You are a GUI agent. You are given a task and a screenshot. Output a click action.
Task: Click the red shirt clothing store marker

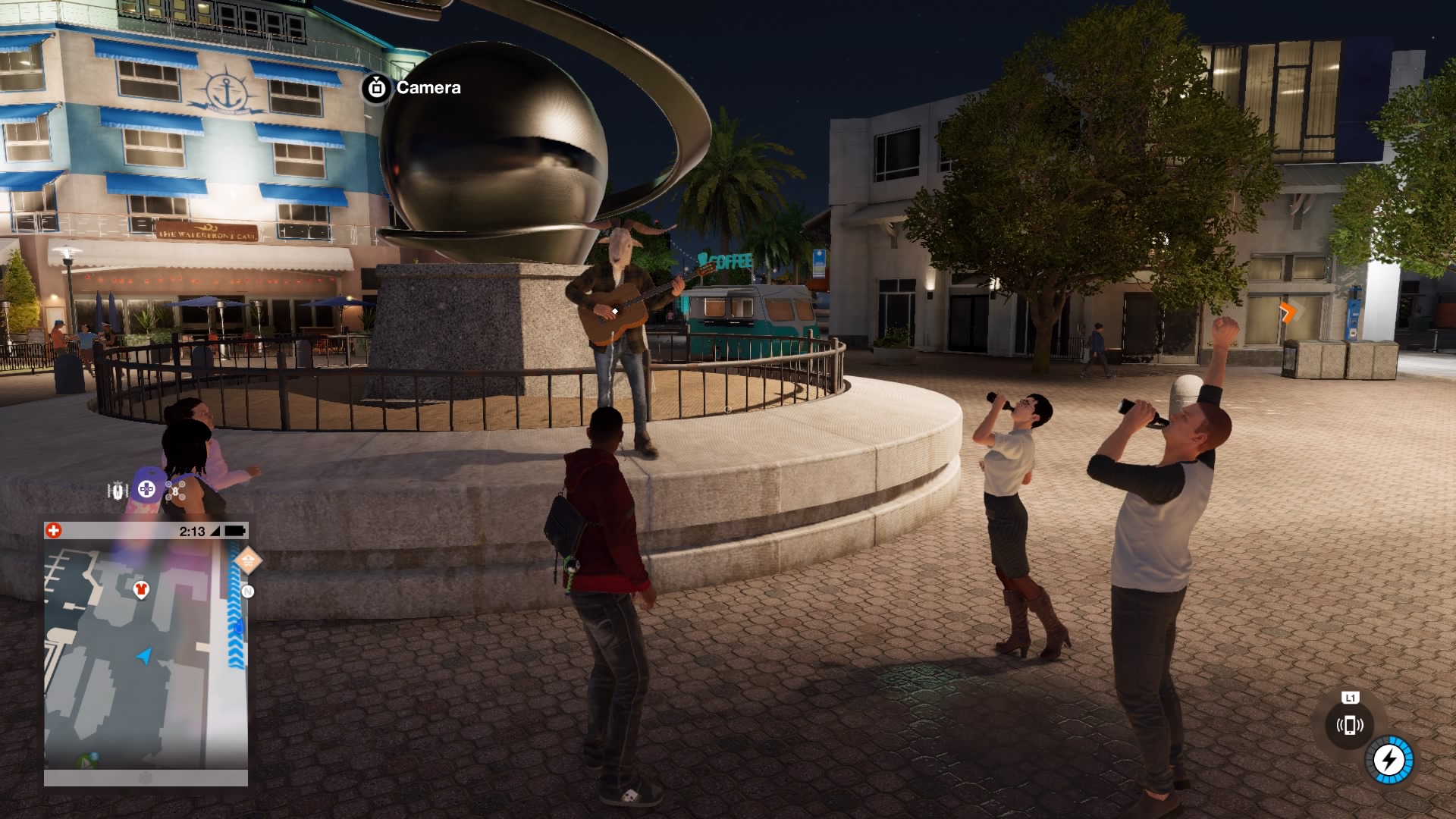click(140, 589)
